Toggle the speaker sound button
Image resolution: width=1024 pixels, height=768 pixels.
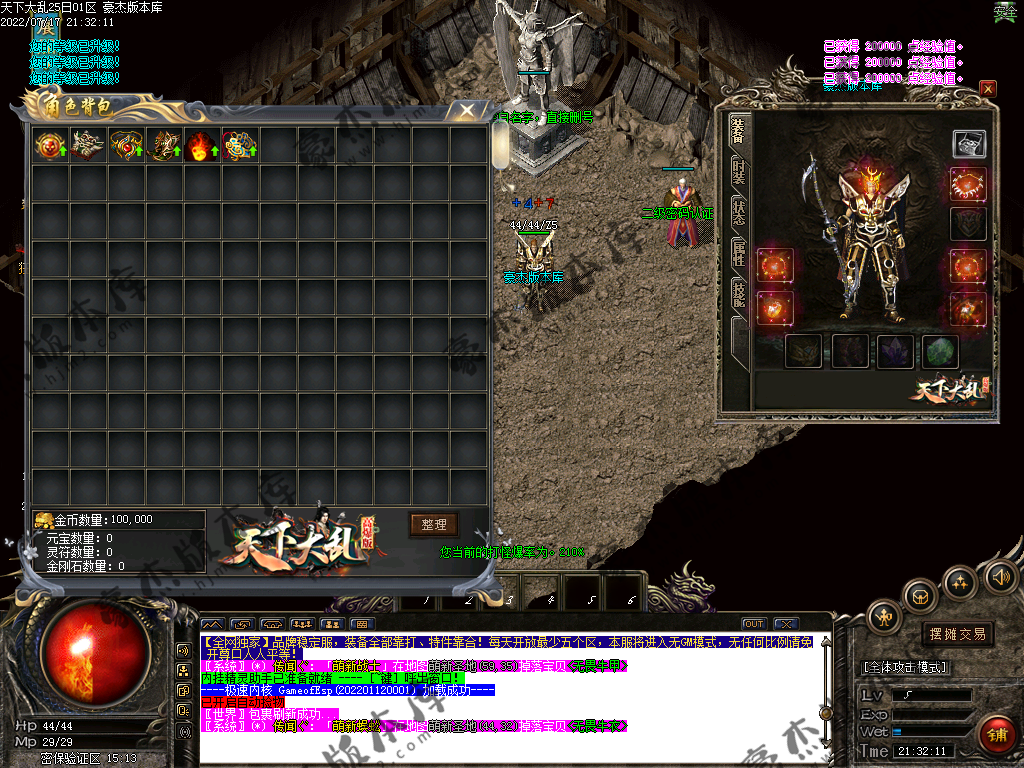click(1000, 576)
